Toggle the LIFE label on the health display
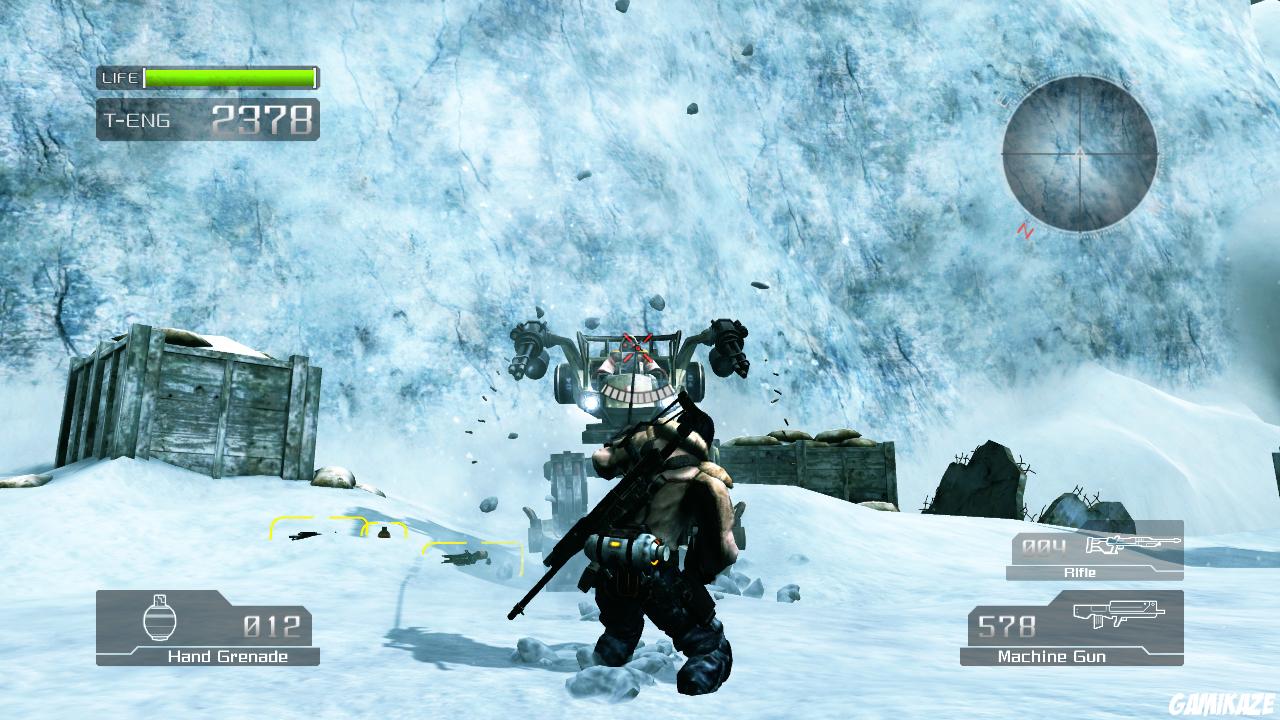 117,76
